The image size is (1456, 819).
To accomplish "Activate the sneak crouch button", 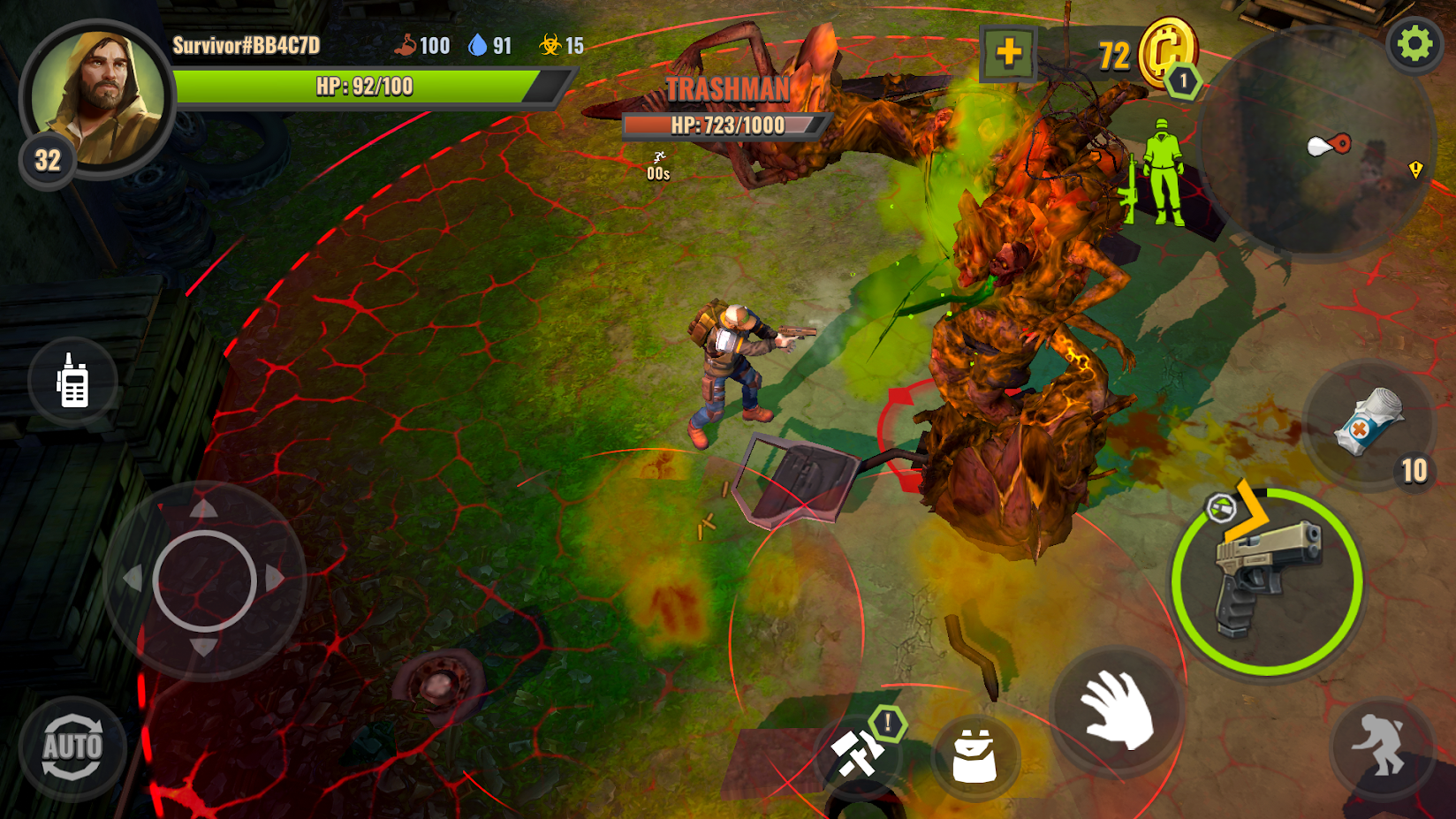I will [x=1380, y=745].
